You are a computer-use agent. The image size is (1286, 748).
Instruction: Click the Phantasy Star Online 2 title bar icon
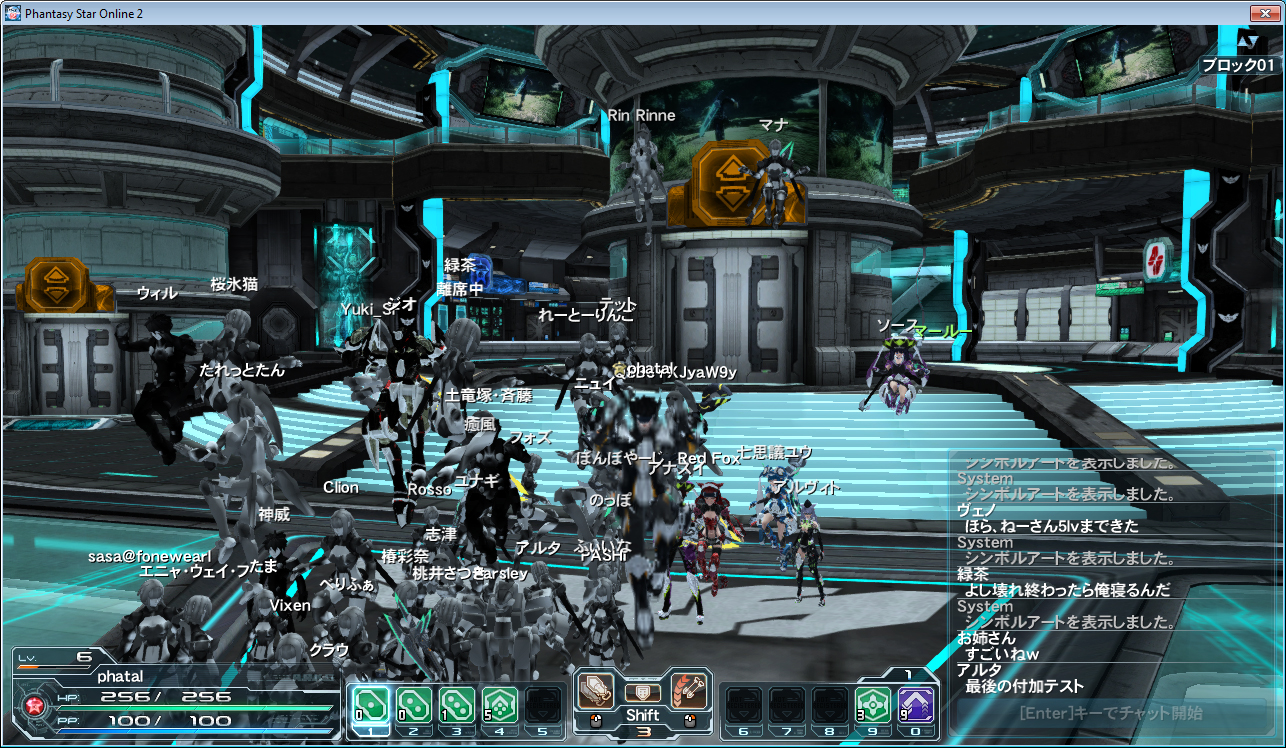(12, 13)
